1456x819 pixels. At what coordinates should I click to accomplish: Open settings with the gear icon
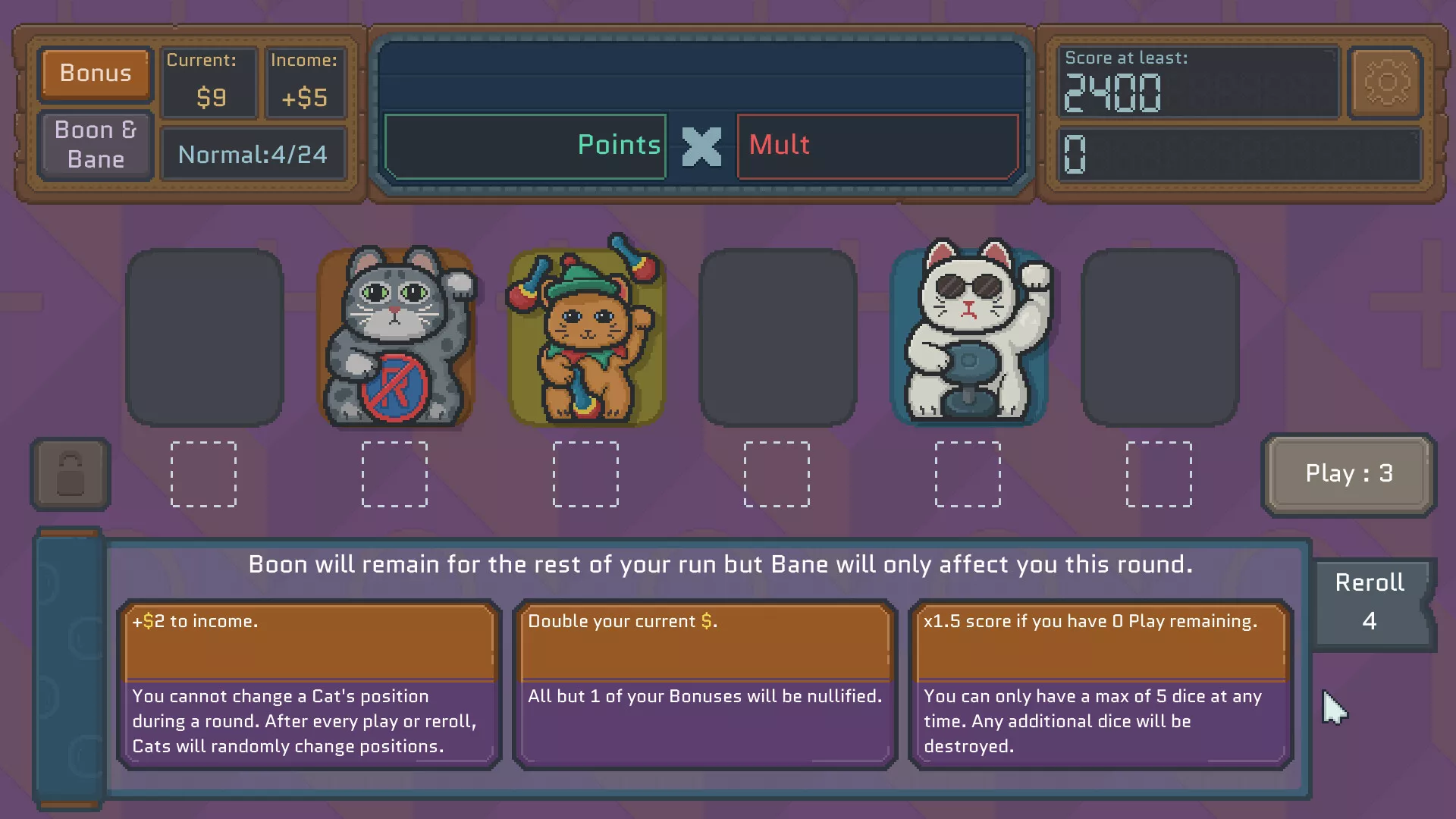pos(1385,83)
